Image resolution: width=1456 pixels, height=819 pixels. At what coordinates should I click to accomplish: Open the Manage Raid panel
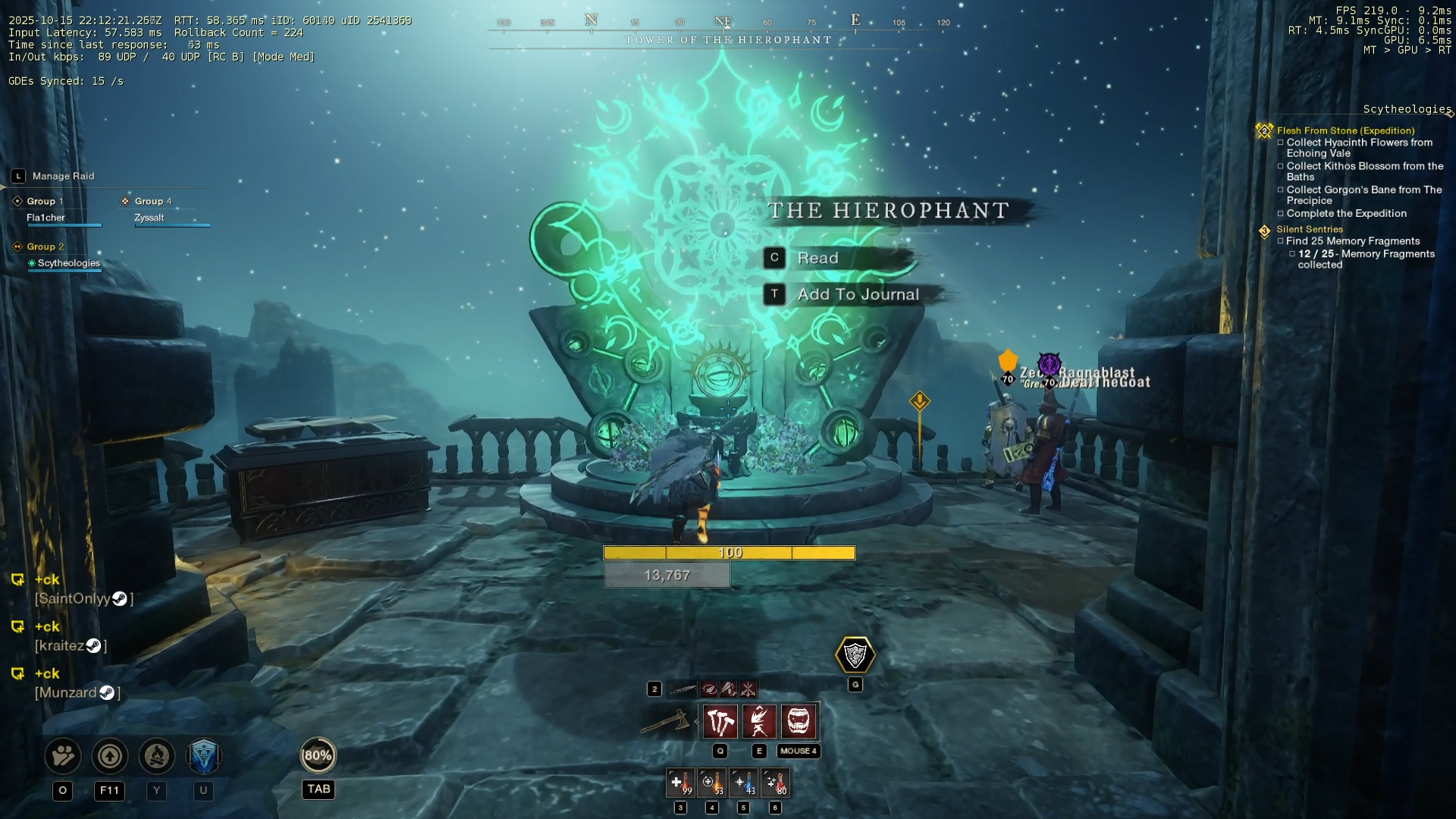point(63,177)
